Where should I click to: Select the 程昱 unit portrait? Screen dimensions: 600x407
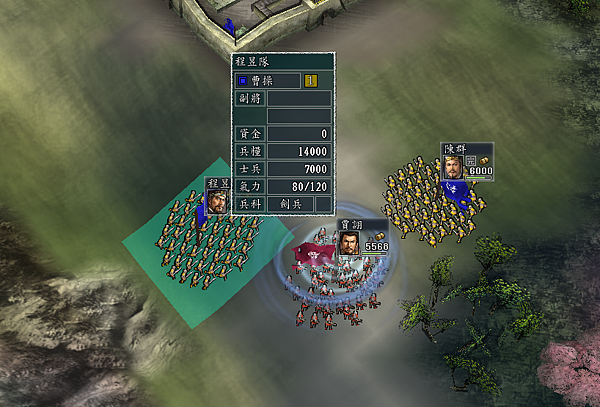[216, 201]
